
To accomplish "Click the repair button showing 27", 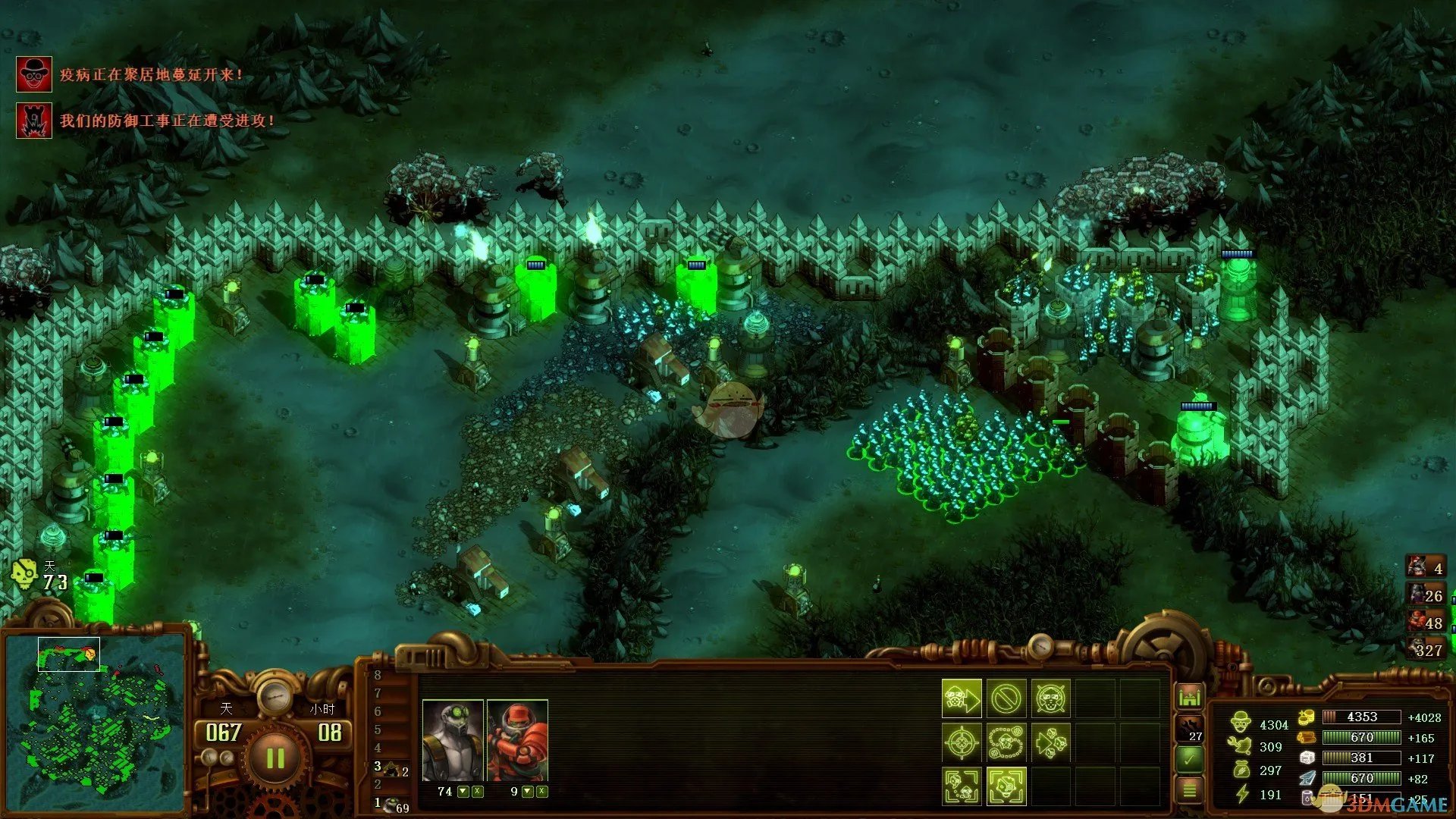I will point(1190,728).
